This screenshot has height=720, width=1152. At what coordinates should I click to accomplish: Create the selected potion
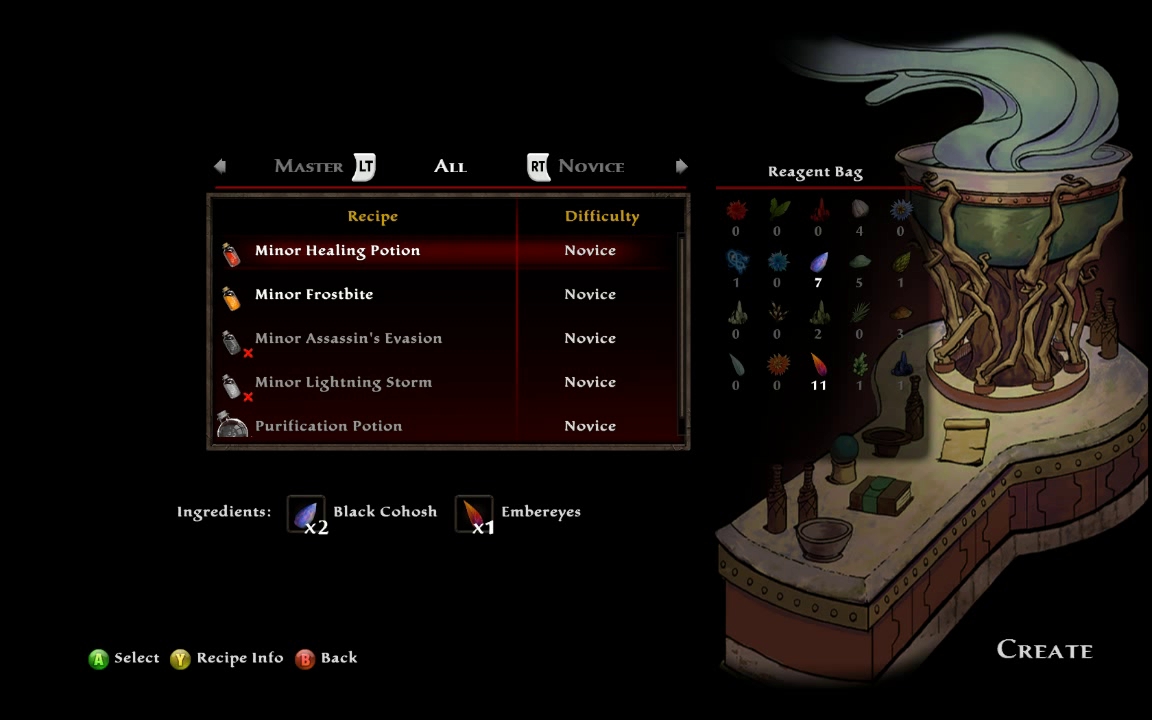1044,650
